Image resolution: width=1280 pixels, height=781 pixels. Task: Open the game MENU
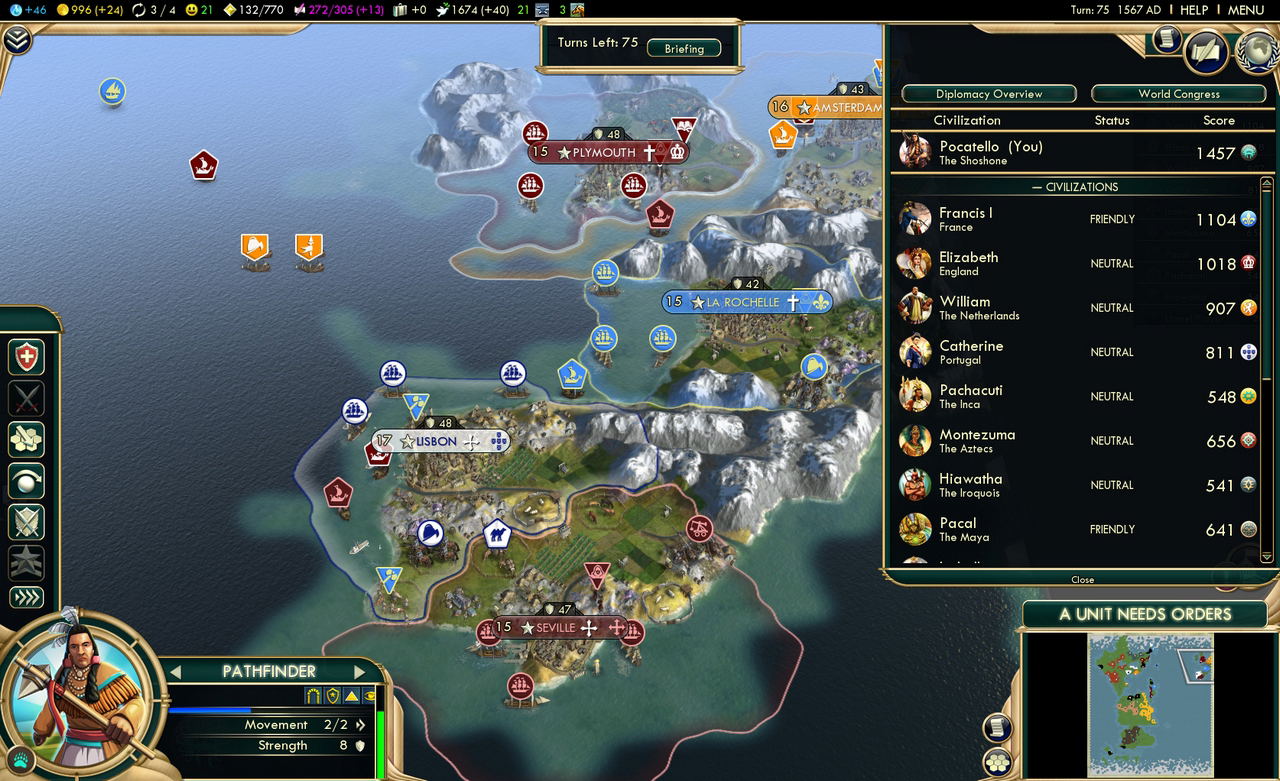tap(1245, 10)
